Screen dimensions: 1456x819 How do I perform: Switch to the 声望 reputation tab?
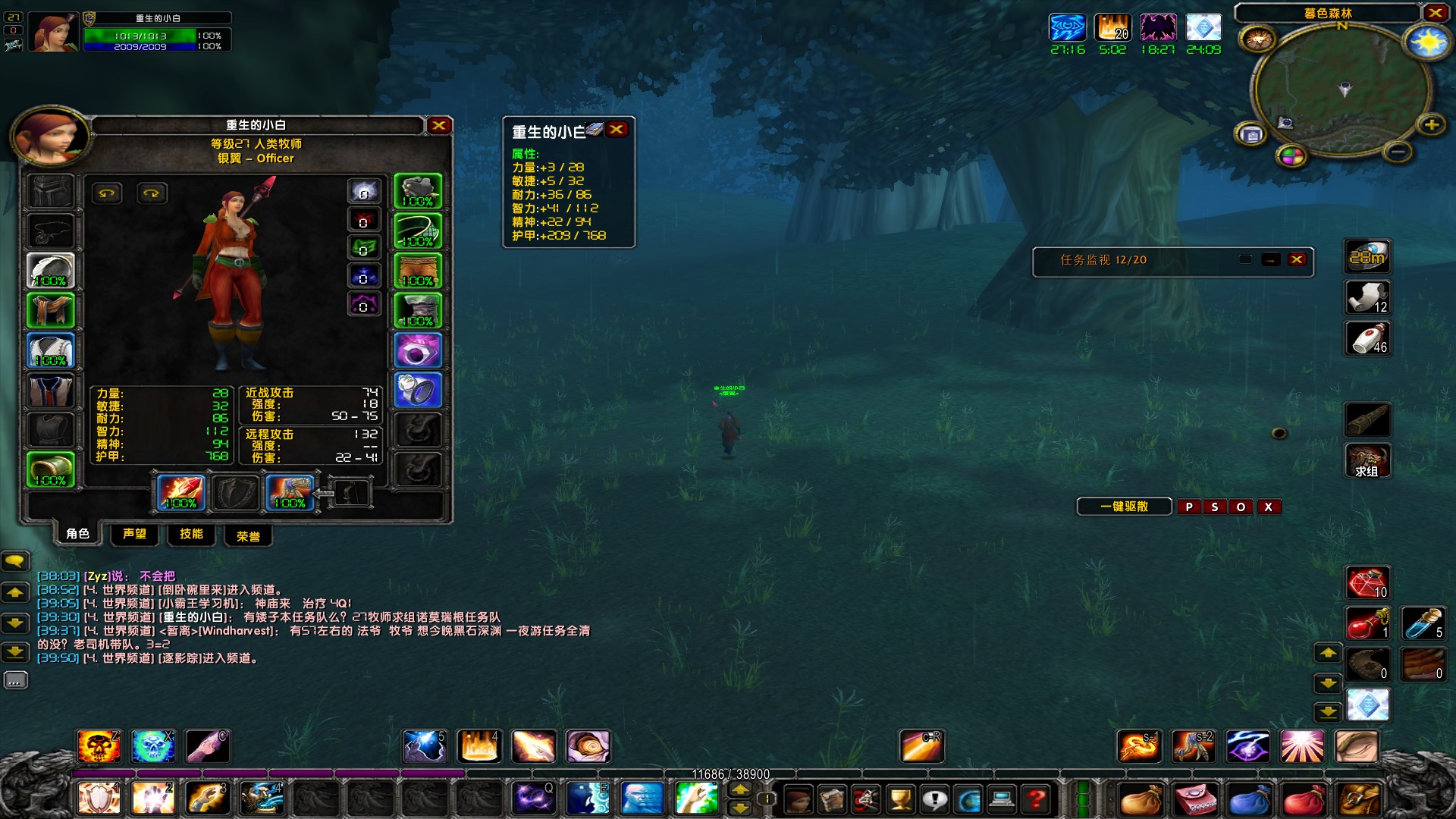pyautogui.click(x=134, y=535)
